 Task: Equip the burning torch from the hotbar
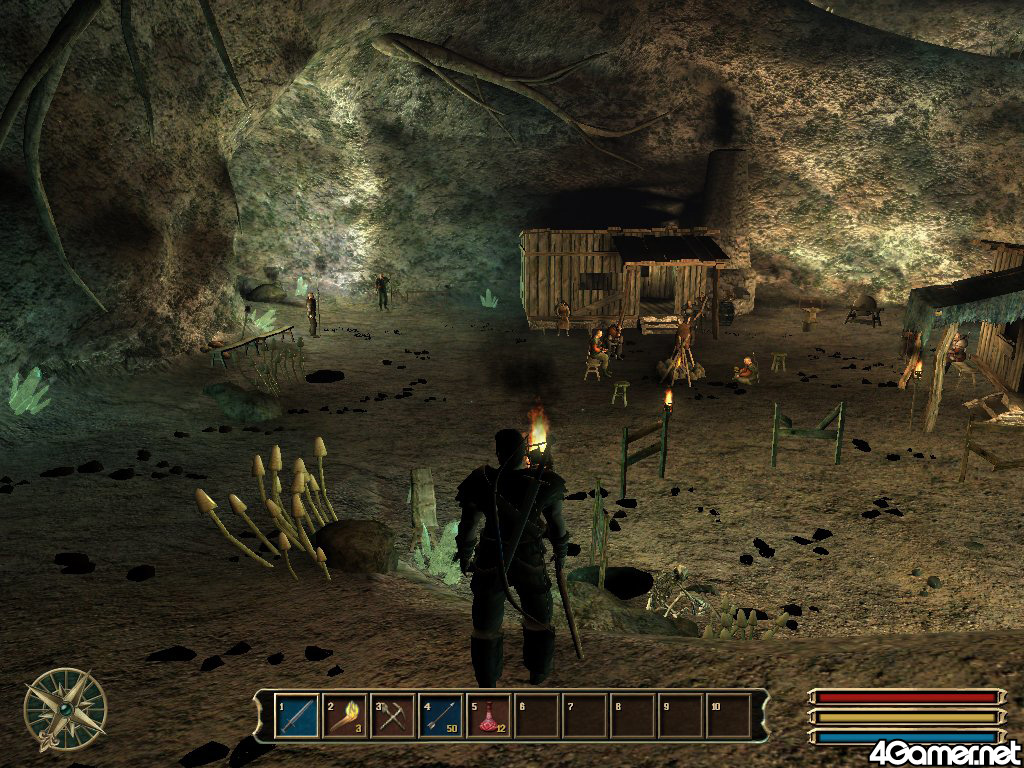coord(345,716)
